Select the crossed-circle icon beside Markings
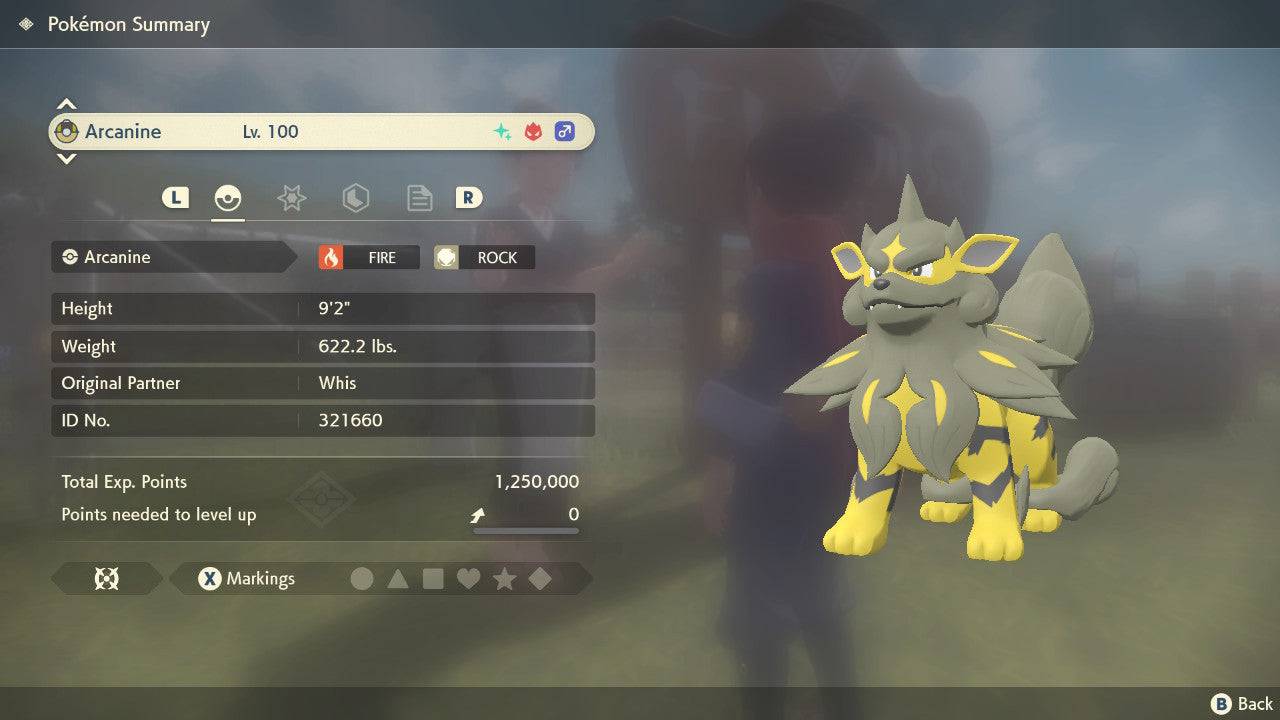This screenshot has width=1280, height=720. [106, 578]
